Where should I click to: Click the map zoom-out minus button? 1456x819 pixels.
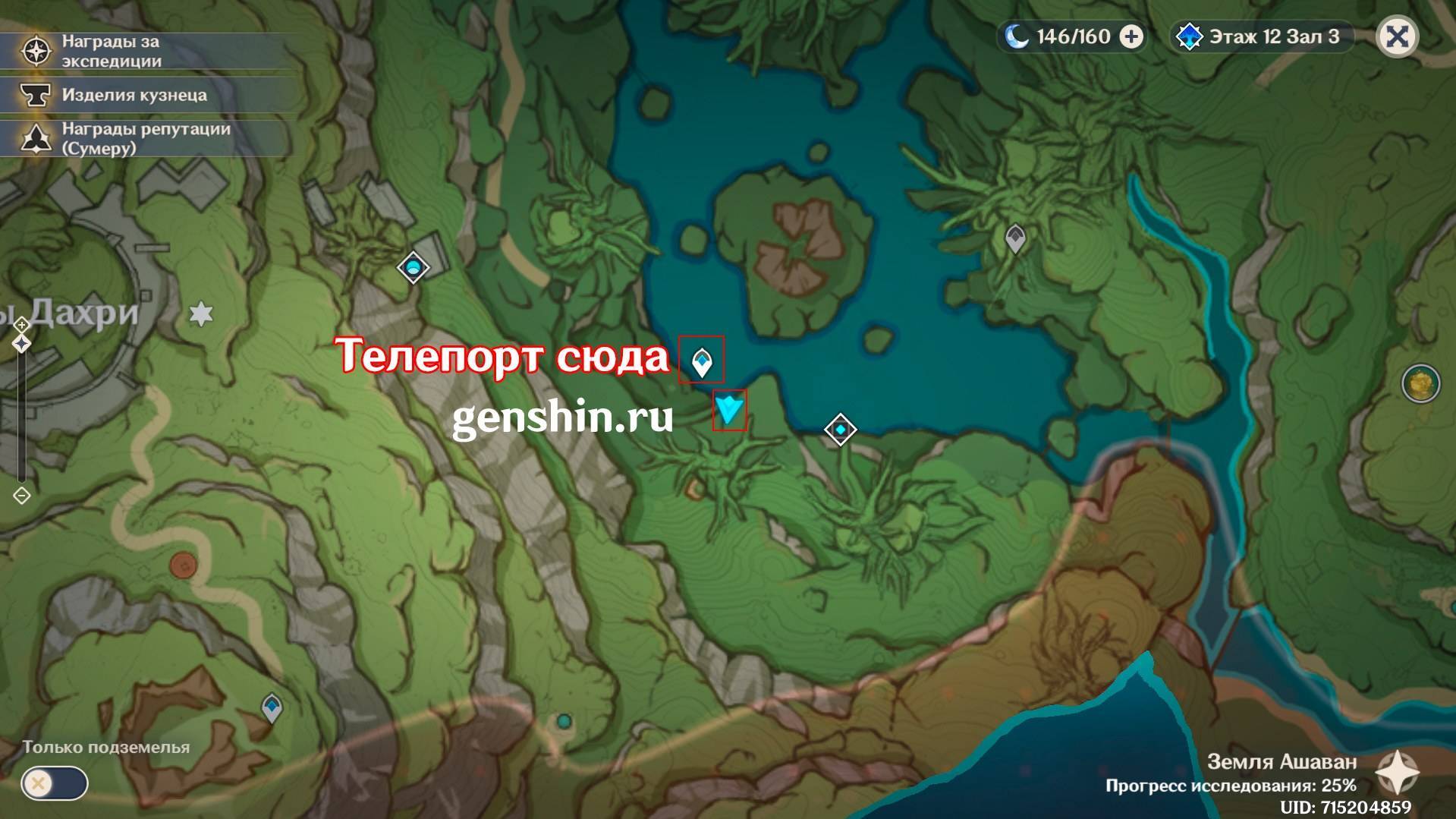pyautogui.click(x=22, y=496)
